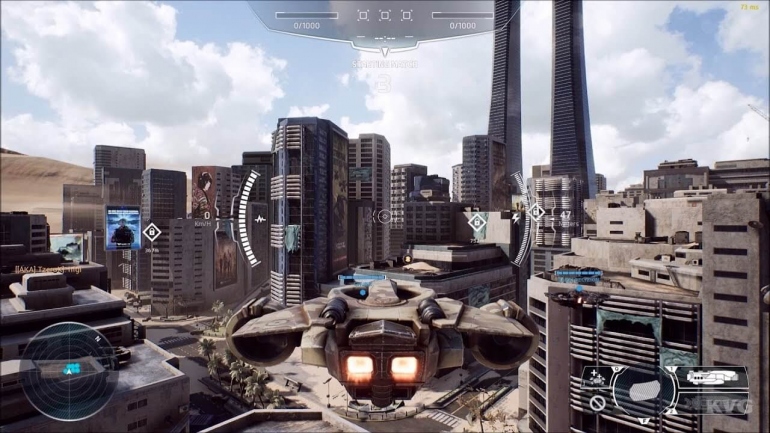Click the middle capture point indicator
Viewport: 770px width, 433px height.
click(385, 15)
